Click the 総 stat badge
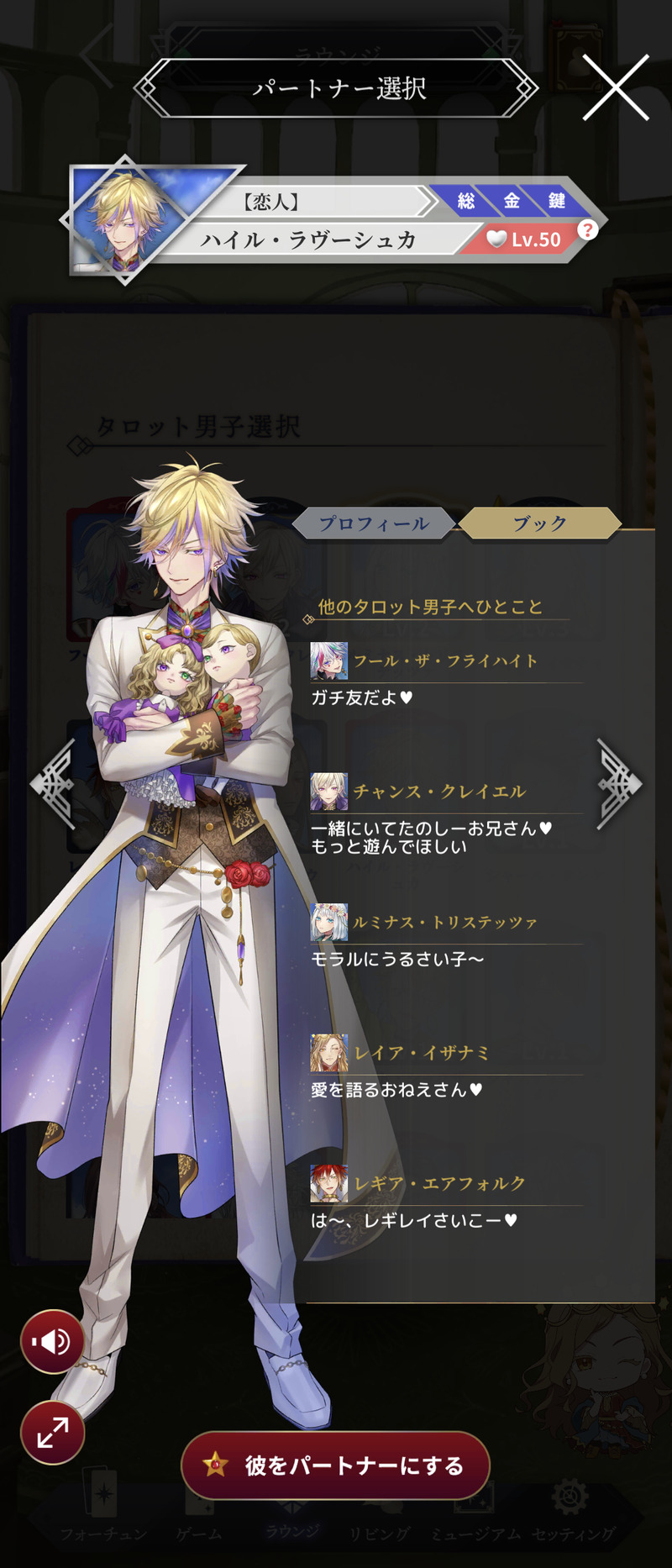 point(466,201)
